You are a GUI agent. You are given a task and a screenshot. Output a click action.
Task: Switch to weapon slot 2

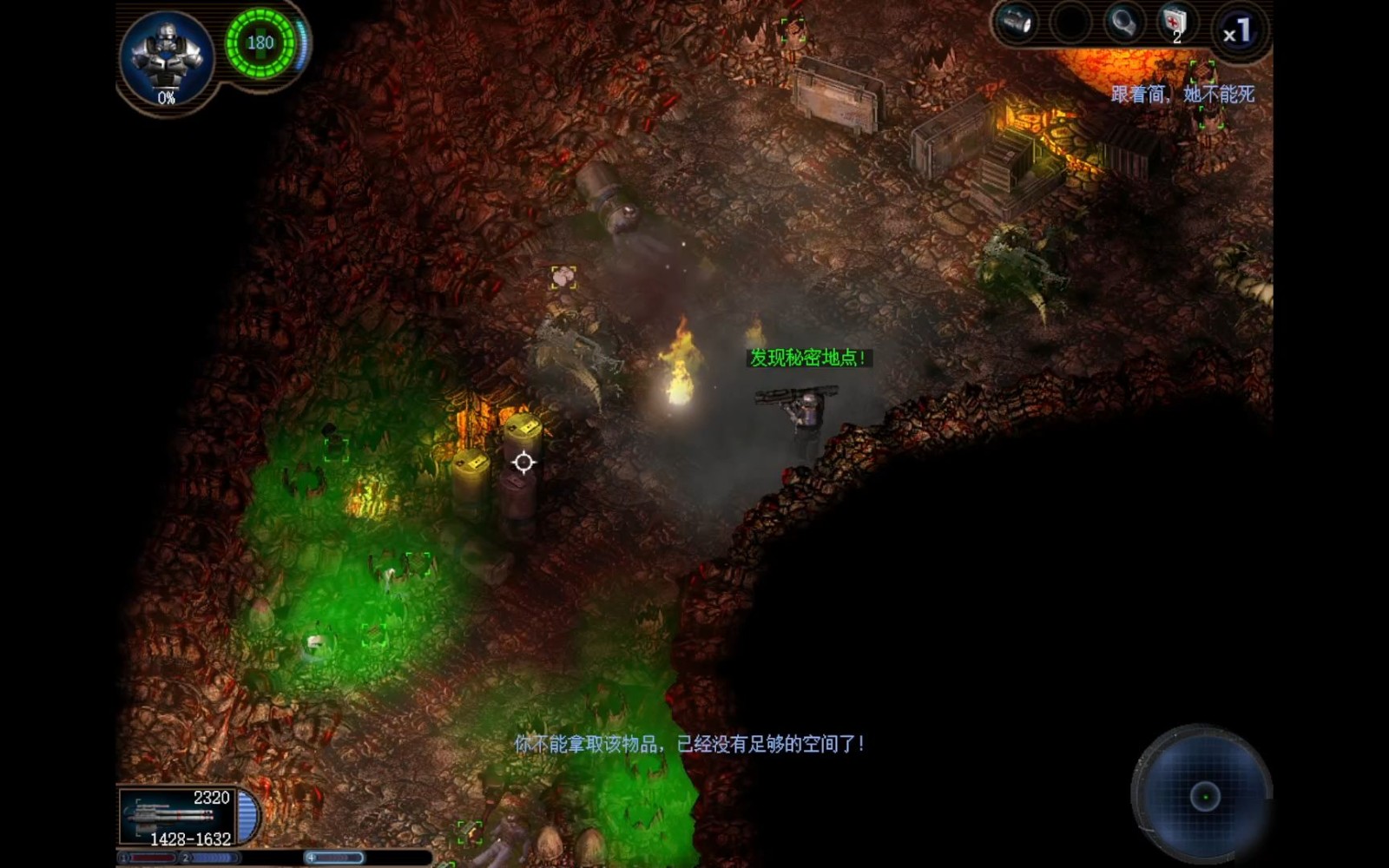click(211, 858)
